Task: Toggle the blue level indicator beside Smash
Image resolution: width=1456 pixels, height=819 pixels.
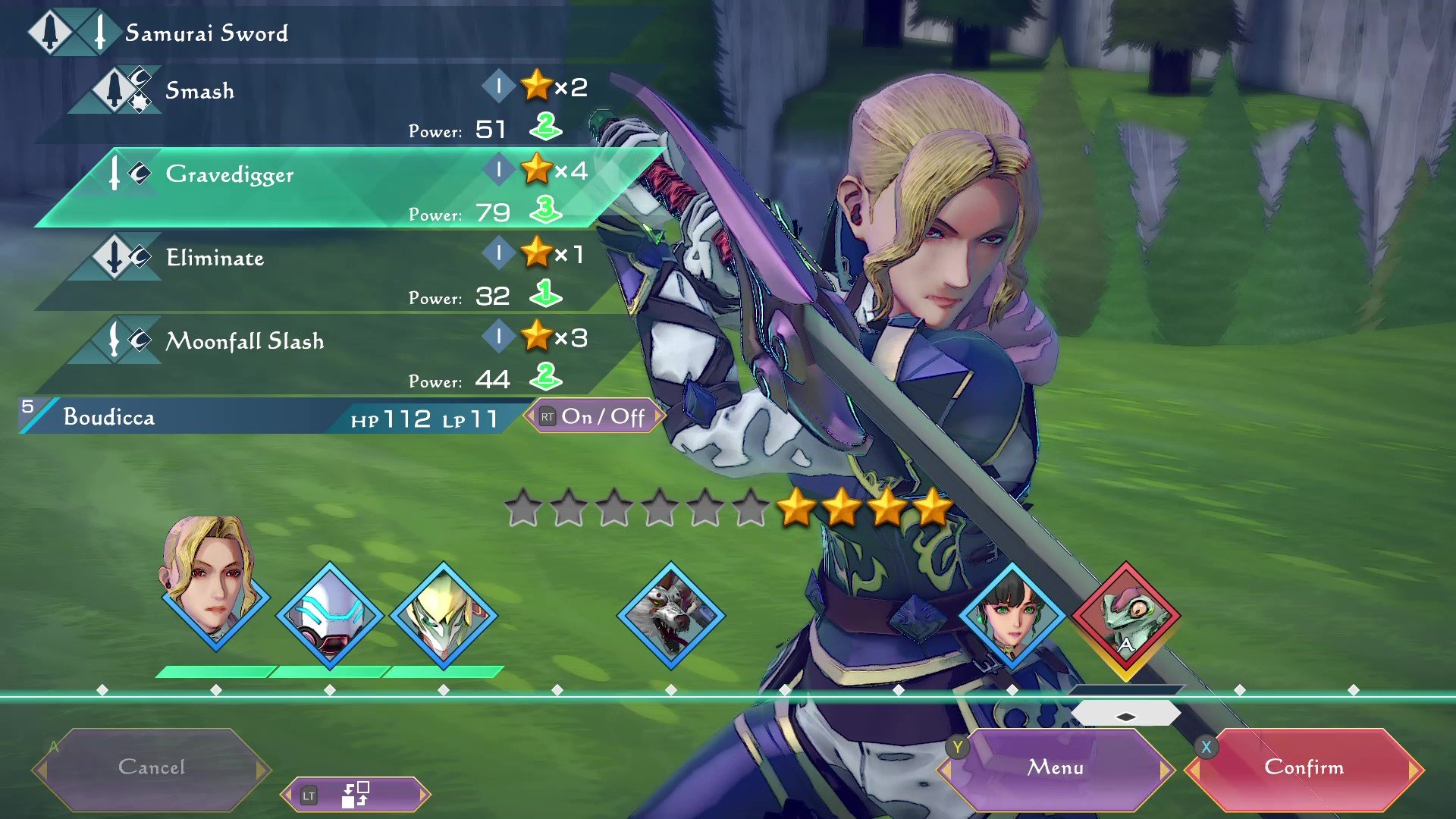Action: coord(499,86)
